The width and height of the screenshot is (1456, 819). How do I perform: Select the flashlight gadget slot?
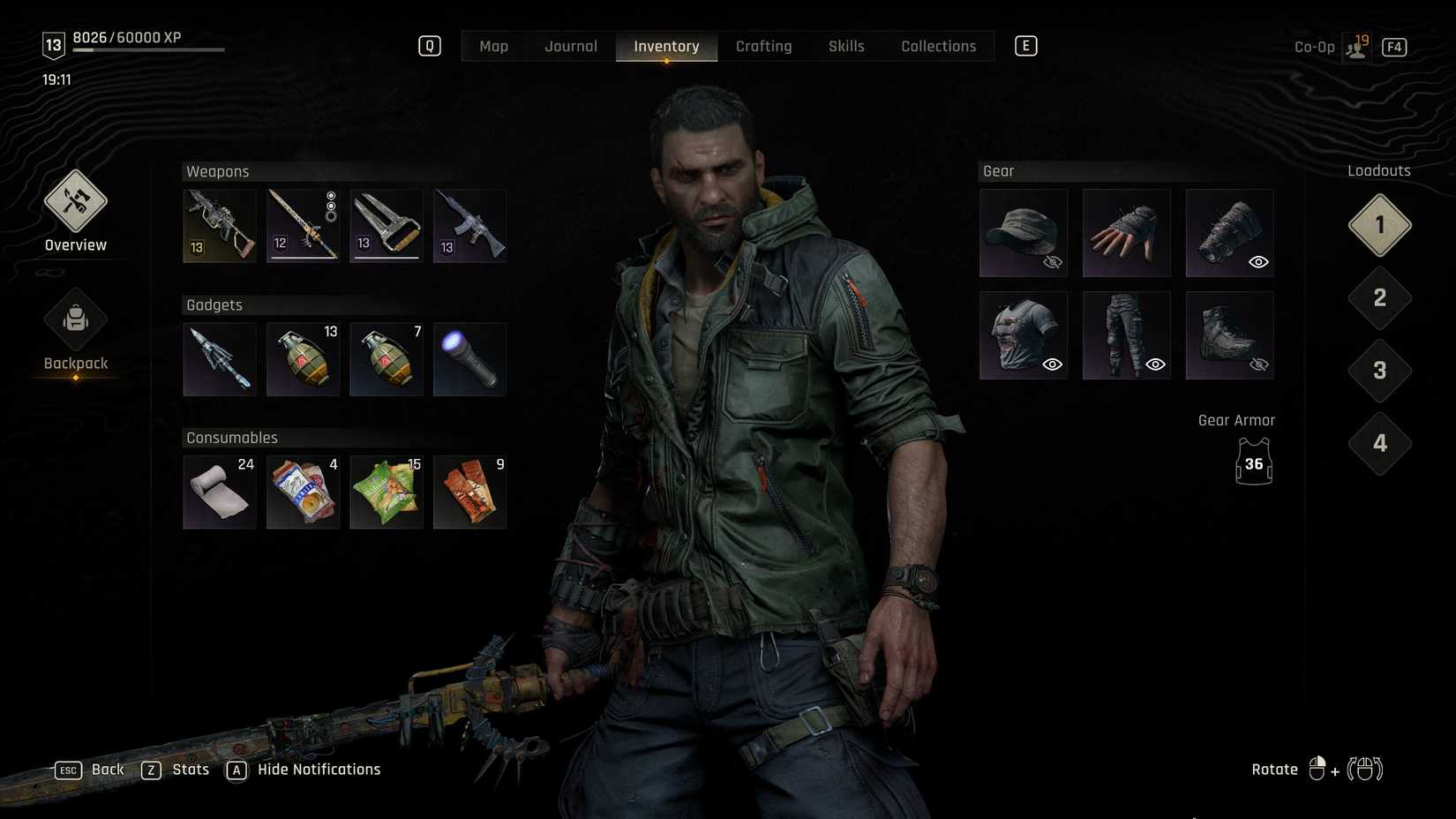click(x=469, y=359)
